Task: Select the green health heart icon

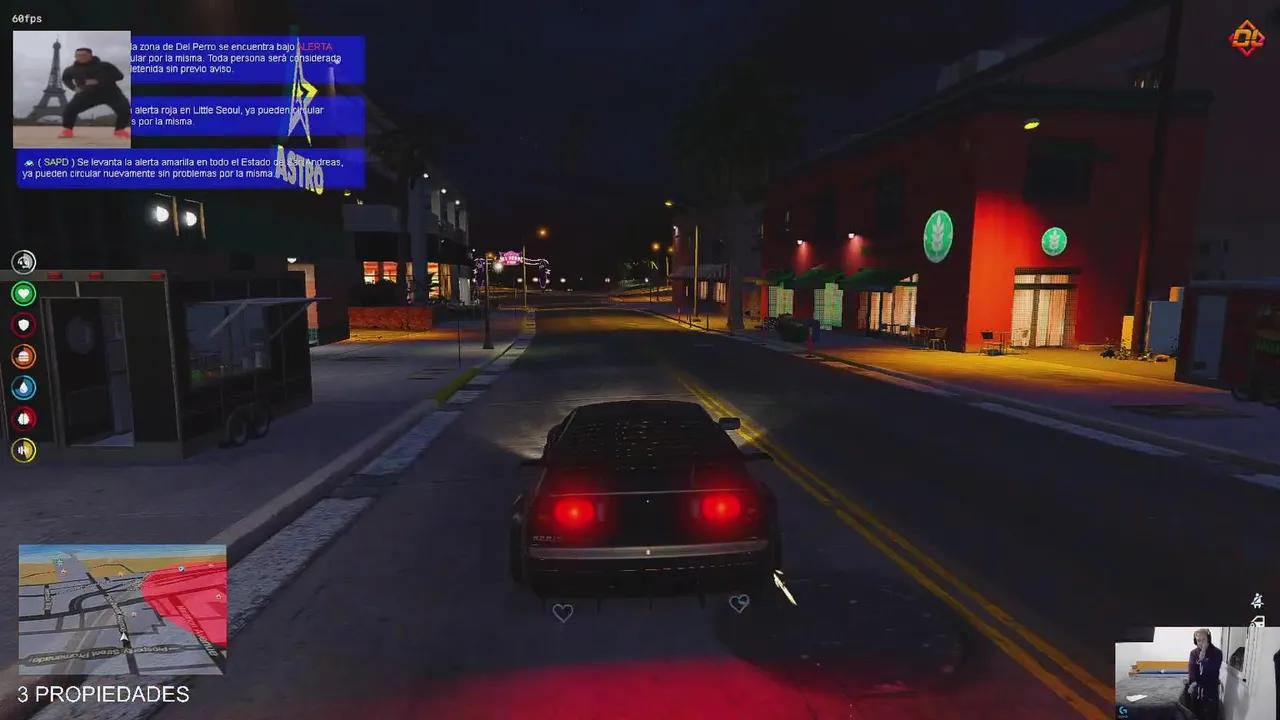Action: [24, 293]
